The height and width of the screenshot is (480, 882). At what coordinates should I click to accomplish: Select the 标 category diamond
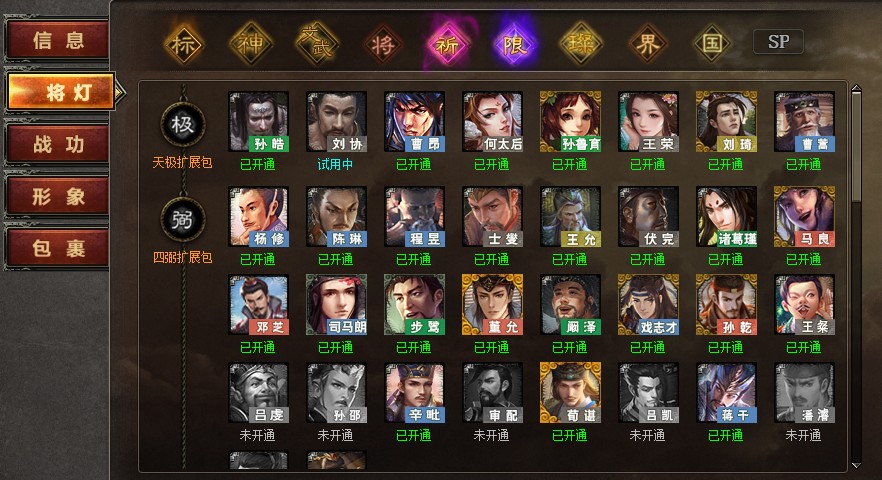pos(183,44)
